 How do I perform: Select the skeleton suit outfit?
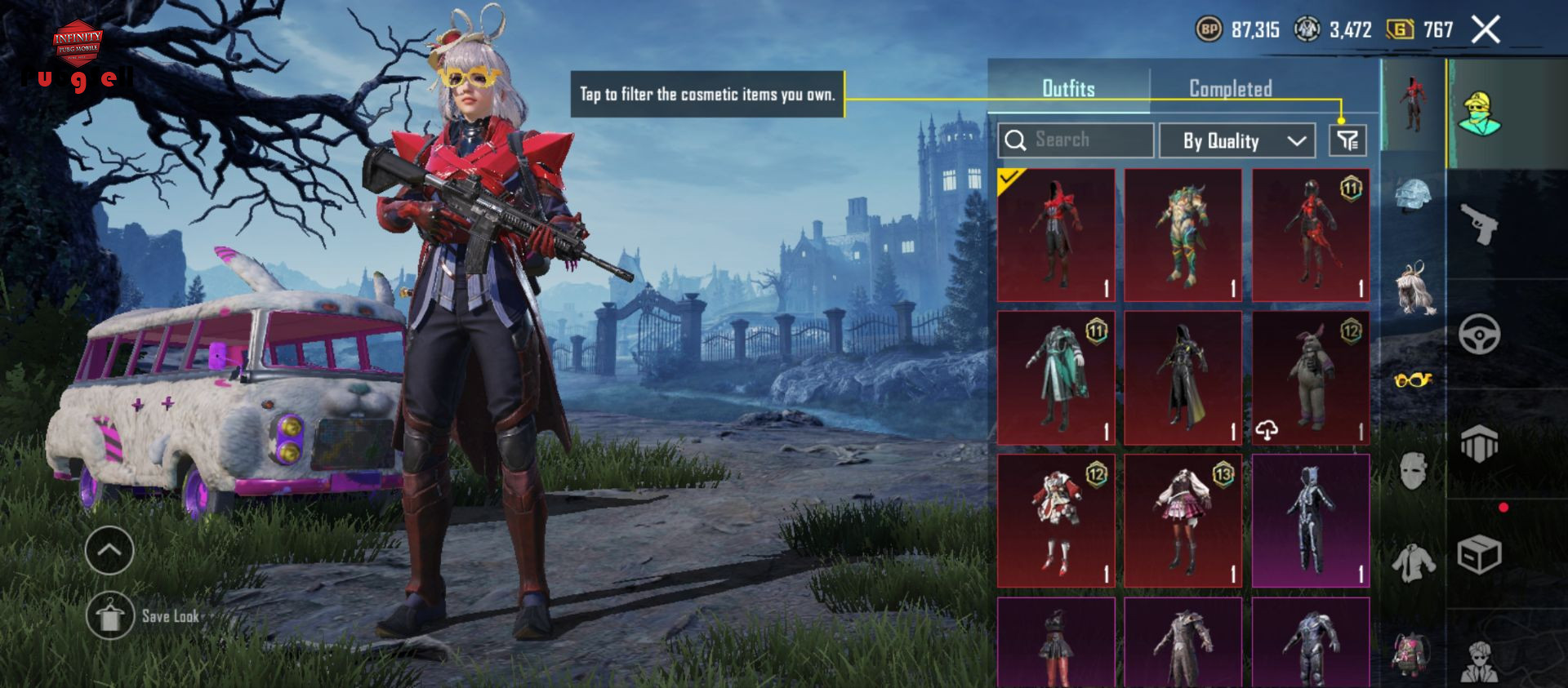tap(1311, 521)
